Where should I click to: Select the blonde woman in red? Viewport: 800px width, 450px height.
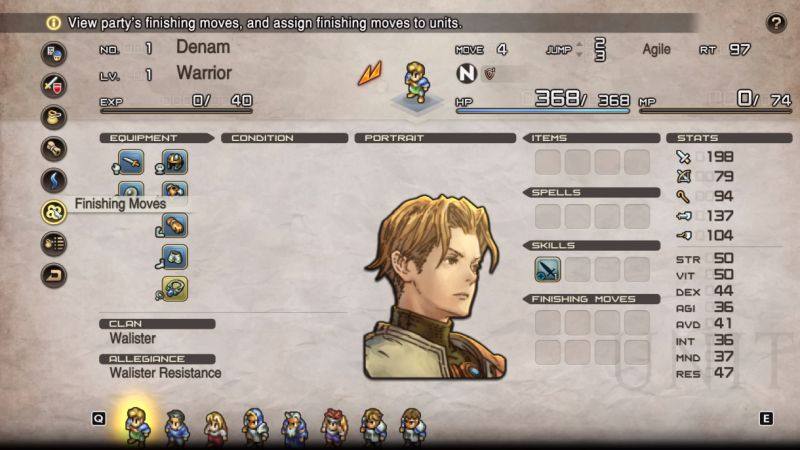(215, 425)
